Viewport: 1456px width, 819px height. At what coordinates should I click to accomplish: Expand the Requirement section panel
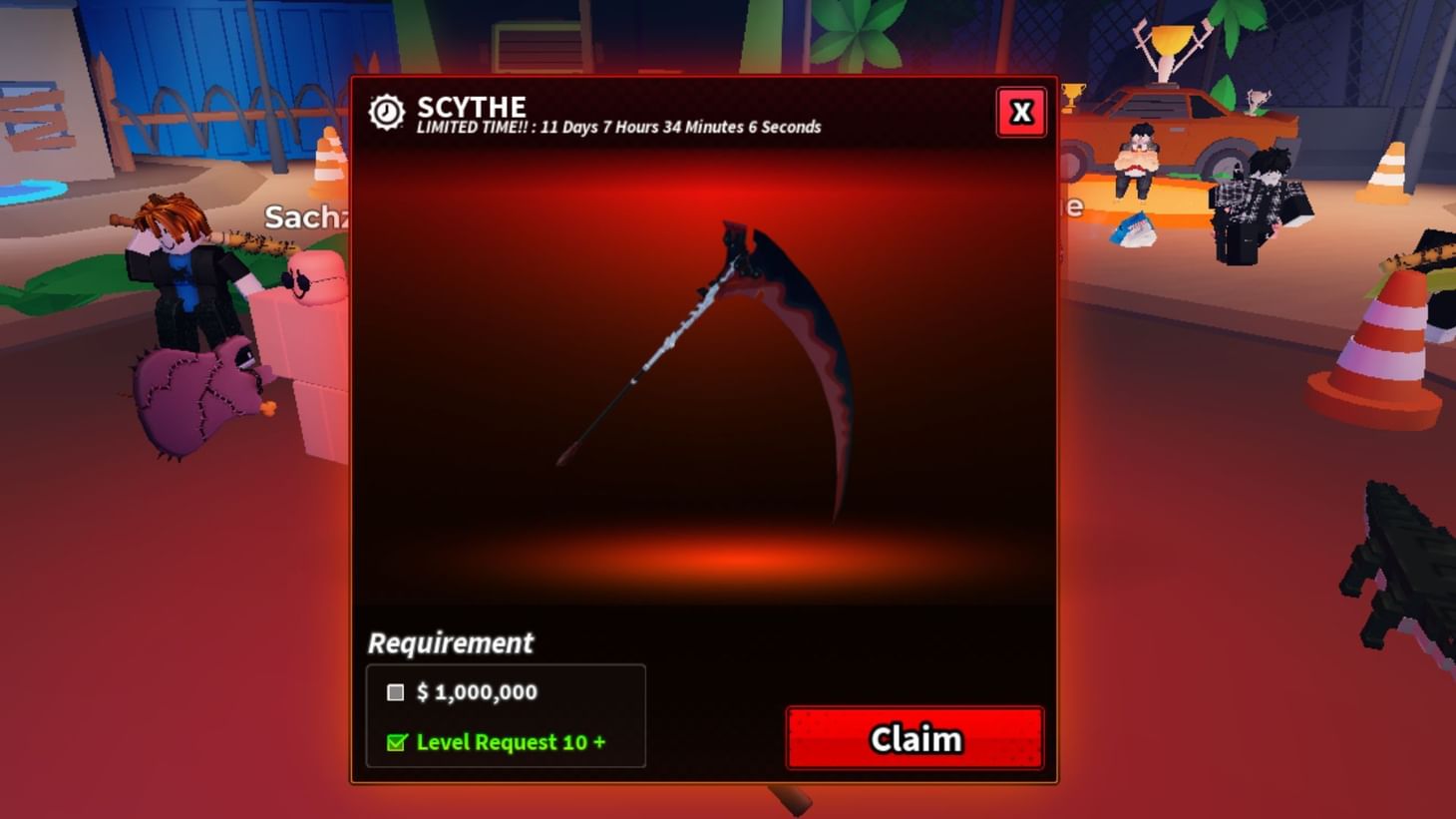(x=451, y=643)
